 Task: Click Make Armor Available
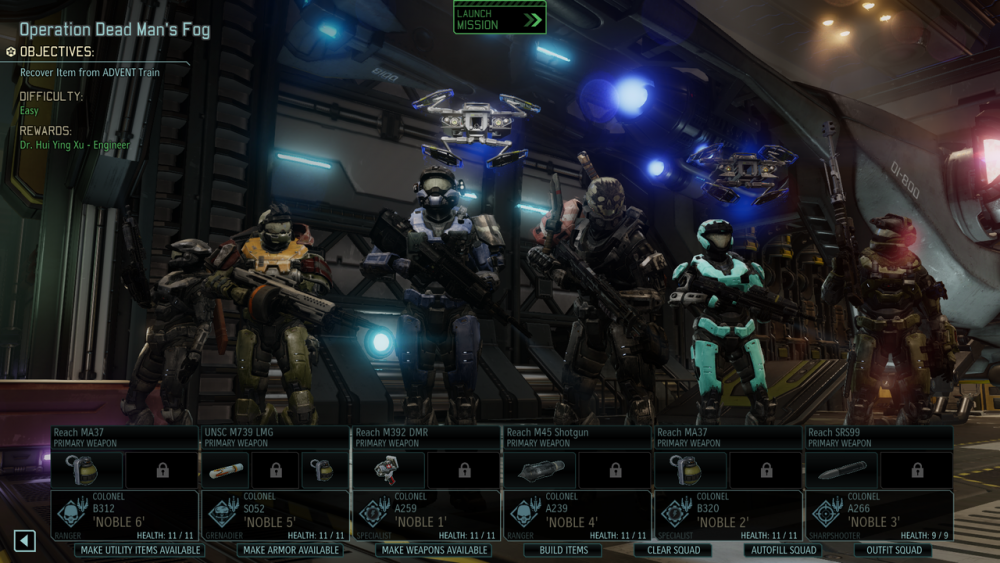click(x=291, y=550)
